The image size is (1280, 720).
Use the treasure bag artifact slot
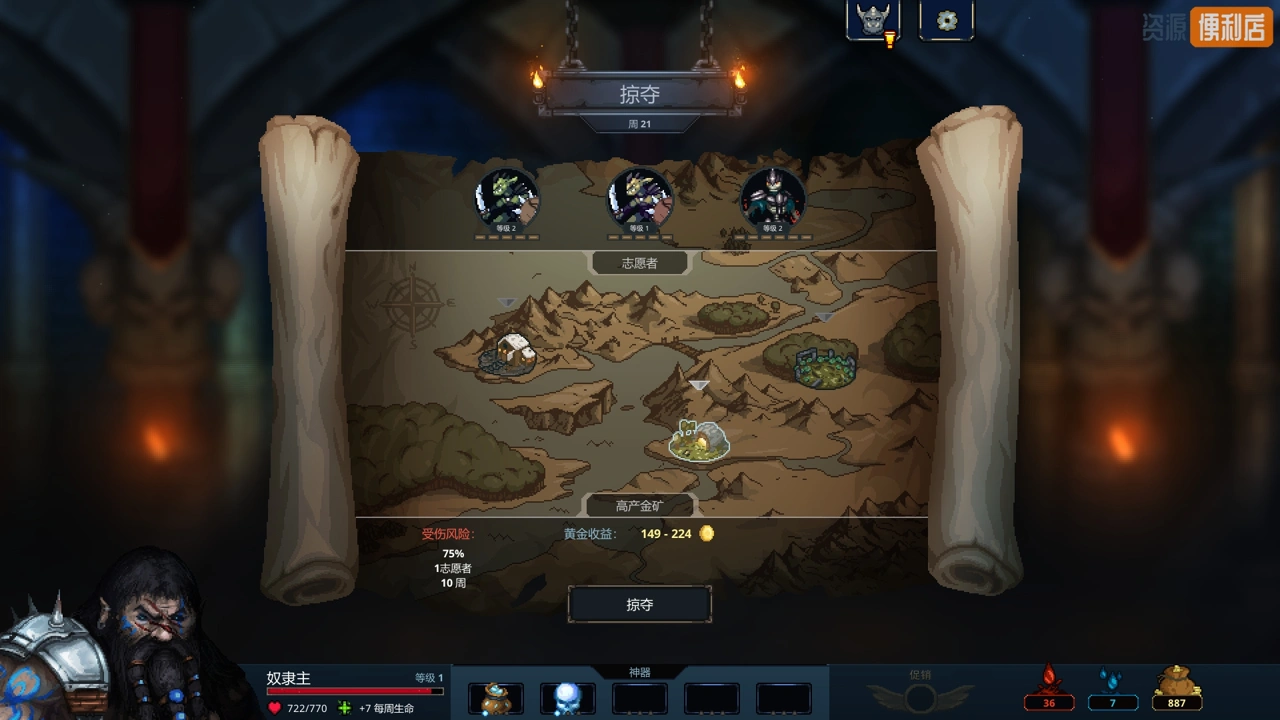click(x=495, y=698)
